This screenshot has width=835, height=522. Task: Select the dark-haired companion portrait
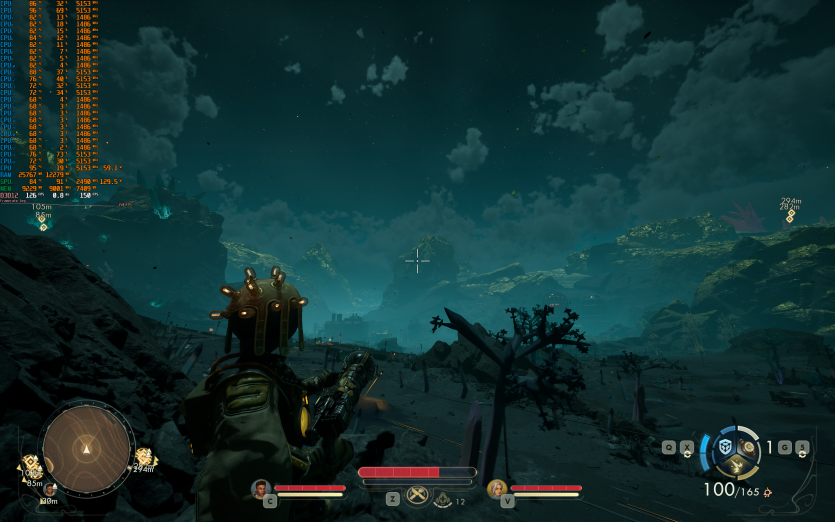tap(261, 488)
